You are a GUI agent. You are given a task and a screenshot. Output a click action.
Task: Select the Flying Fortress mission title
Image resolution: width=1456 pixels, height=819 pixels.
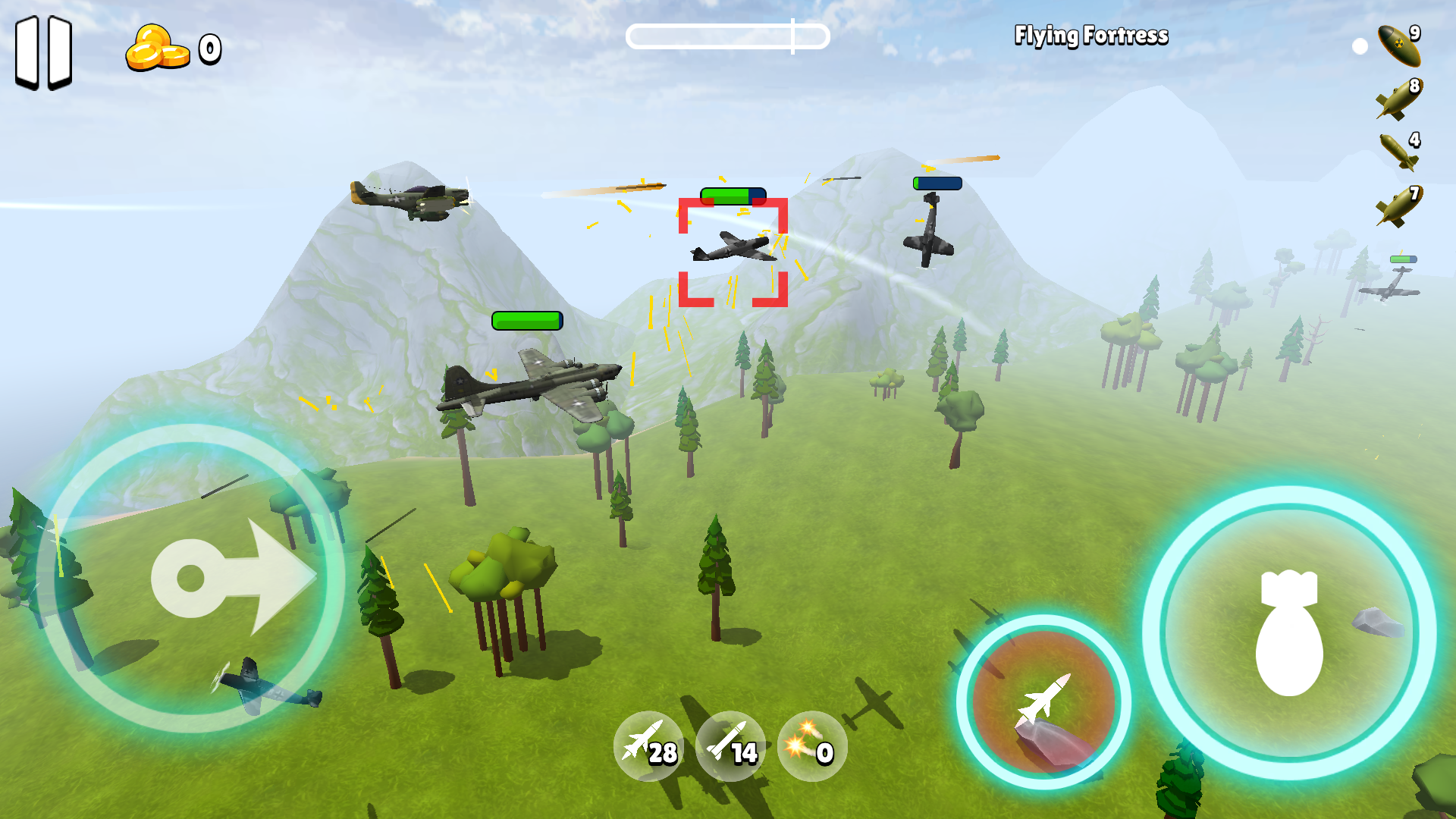1090,36
